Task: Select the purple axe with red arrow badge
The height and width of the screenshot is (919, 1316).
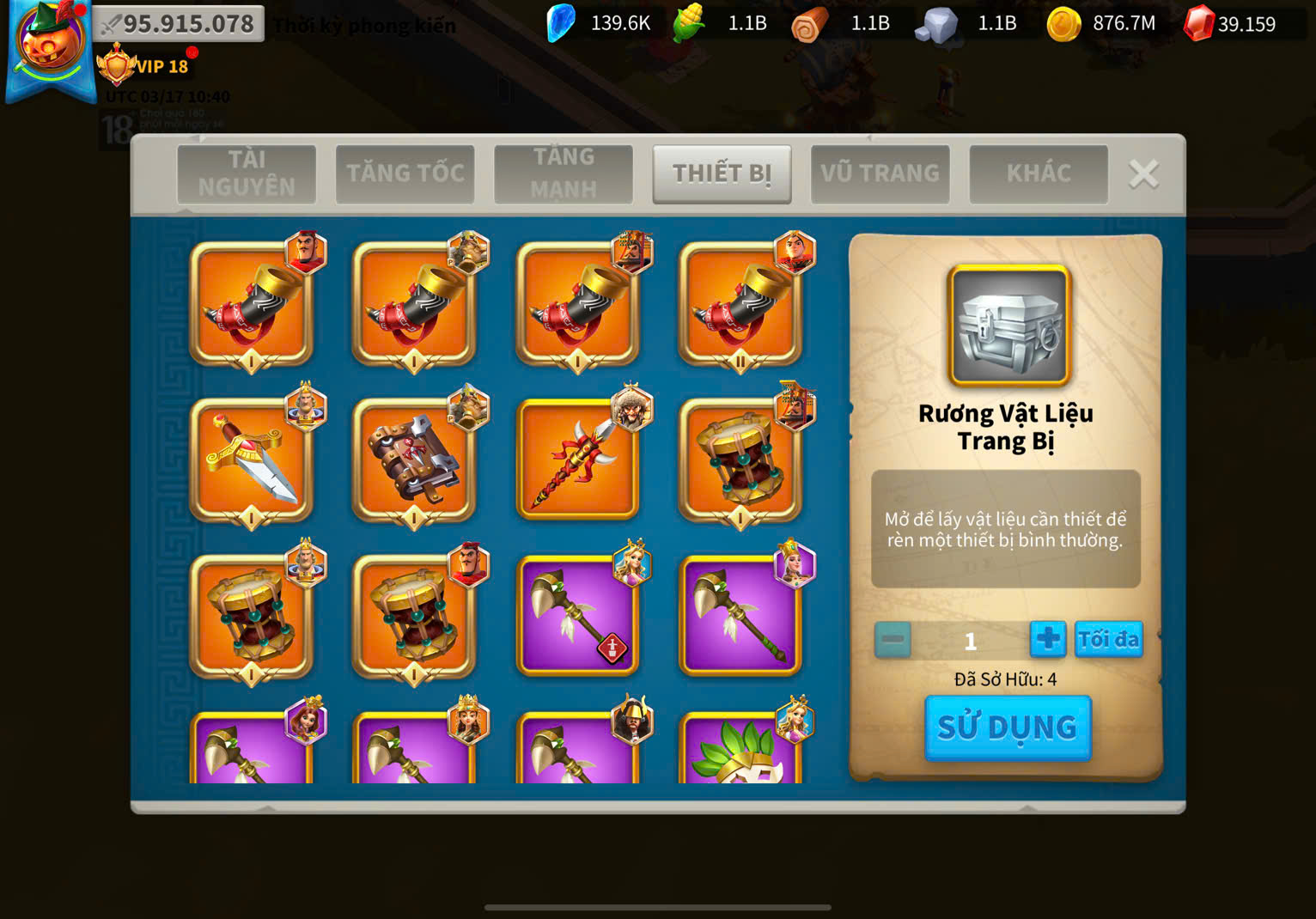Action: (x=577, y=616)
